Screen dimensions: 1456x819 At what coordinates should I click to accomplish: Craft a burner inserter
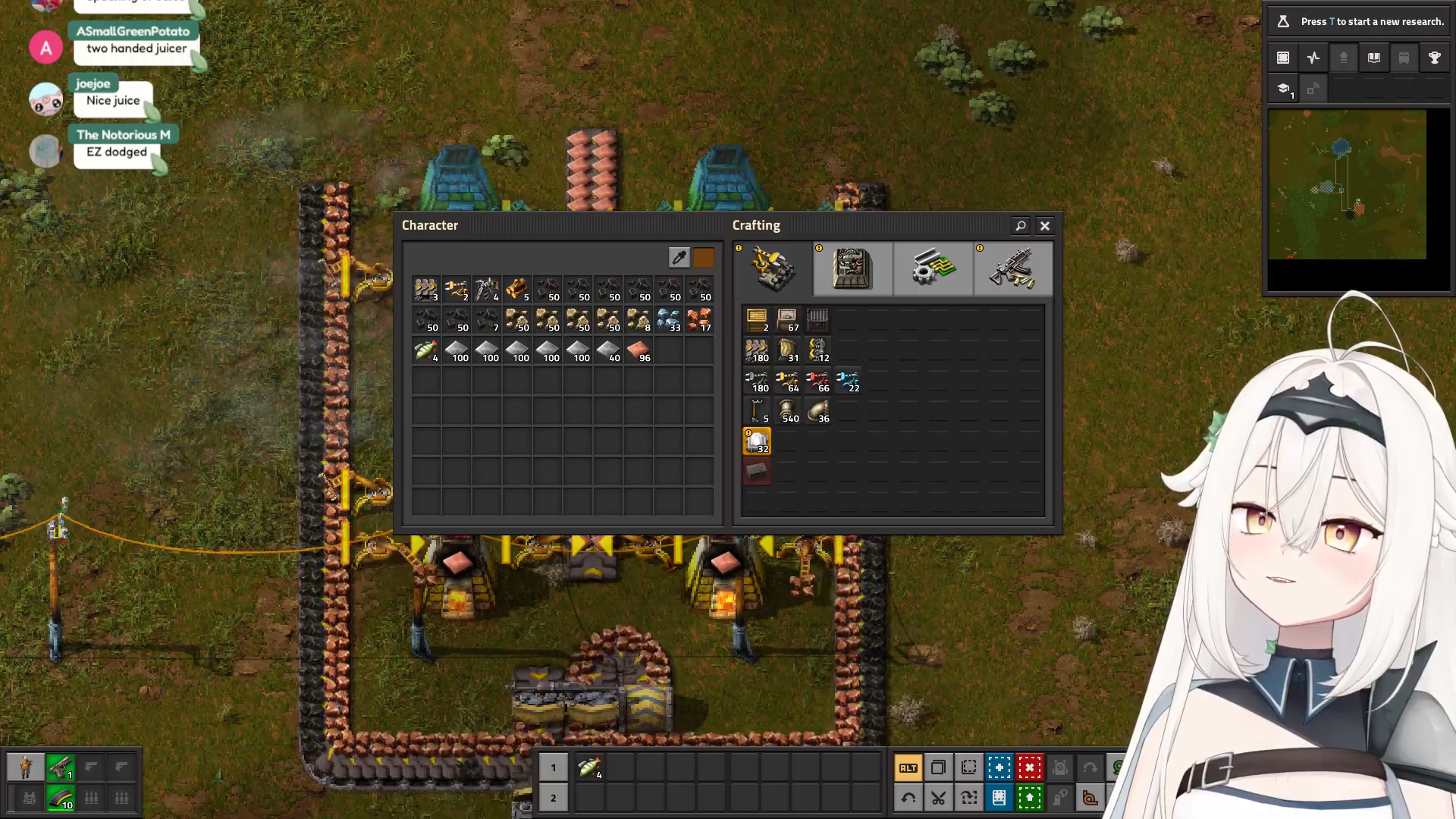click(757, 381)
